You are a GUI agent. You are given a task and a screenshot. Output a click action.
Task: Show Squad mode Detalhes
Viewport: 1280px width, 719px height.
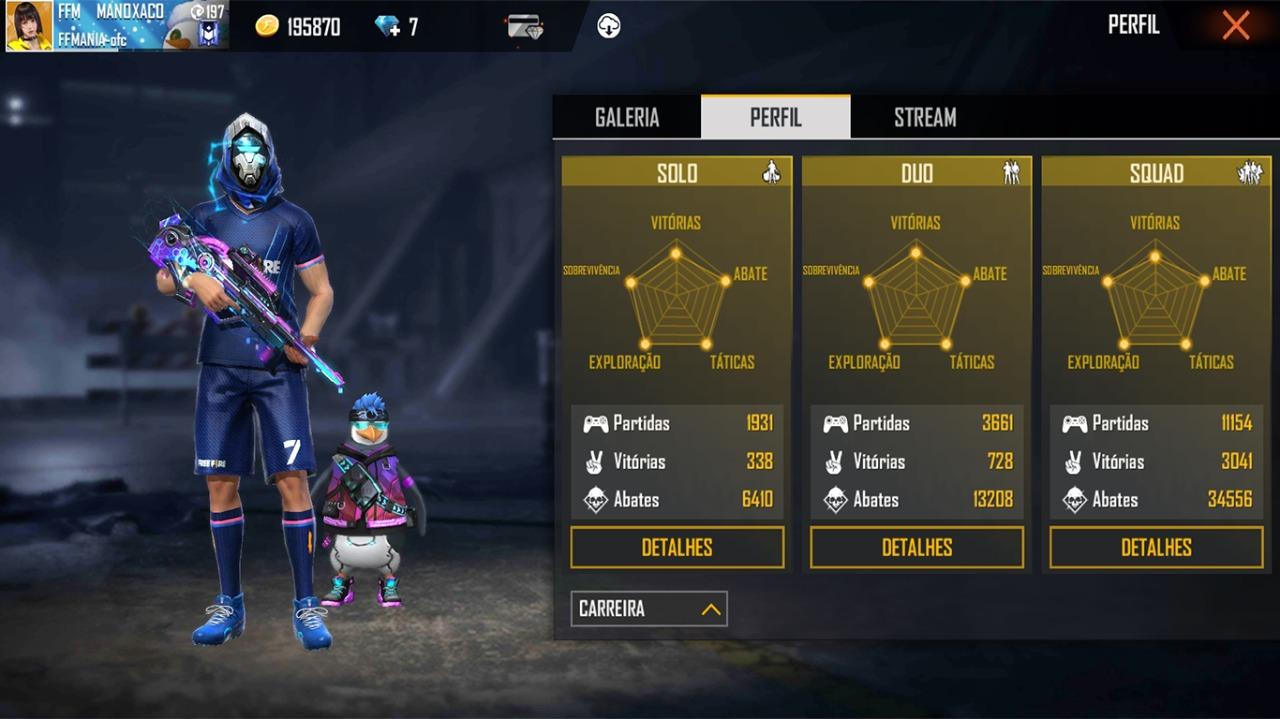click(1156, 547)
